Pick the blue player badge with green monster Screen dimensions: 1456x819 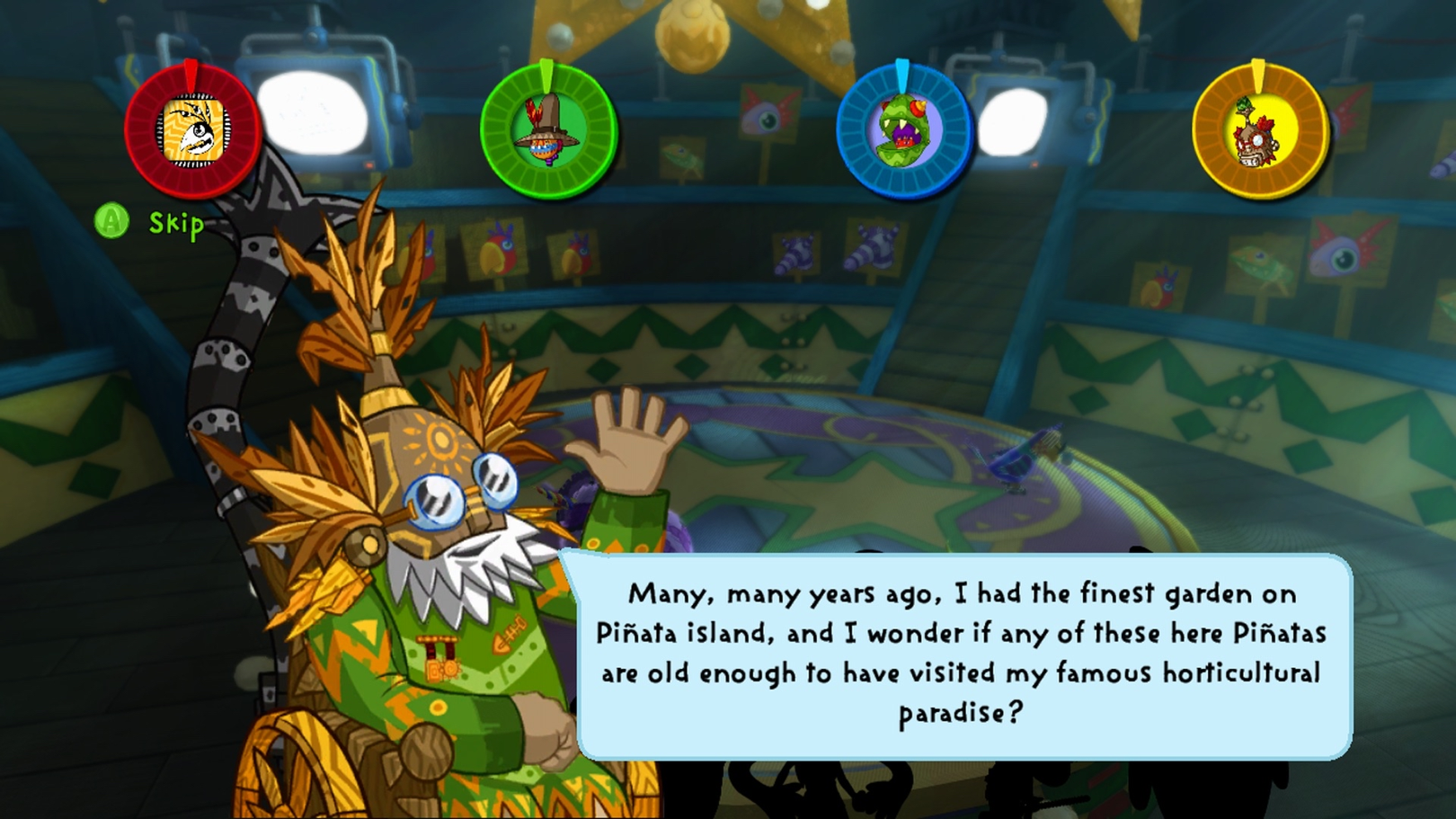click(x=903, y=131)
